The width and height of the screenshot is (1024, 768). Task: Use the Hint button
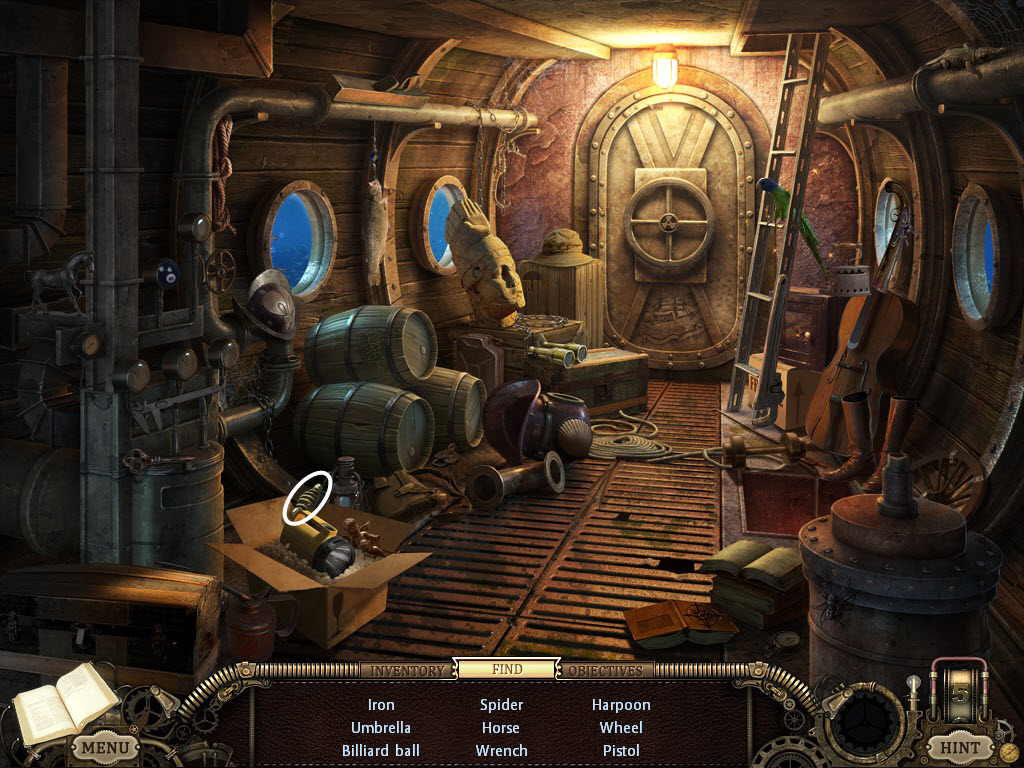pos(959,746)
